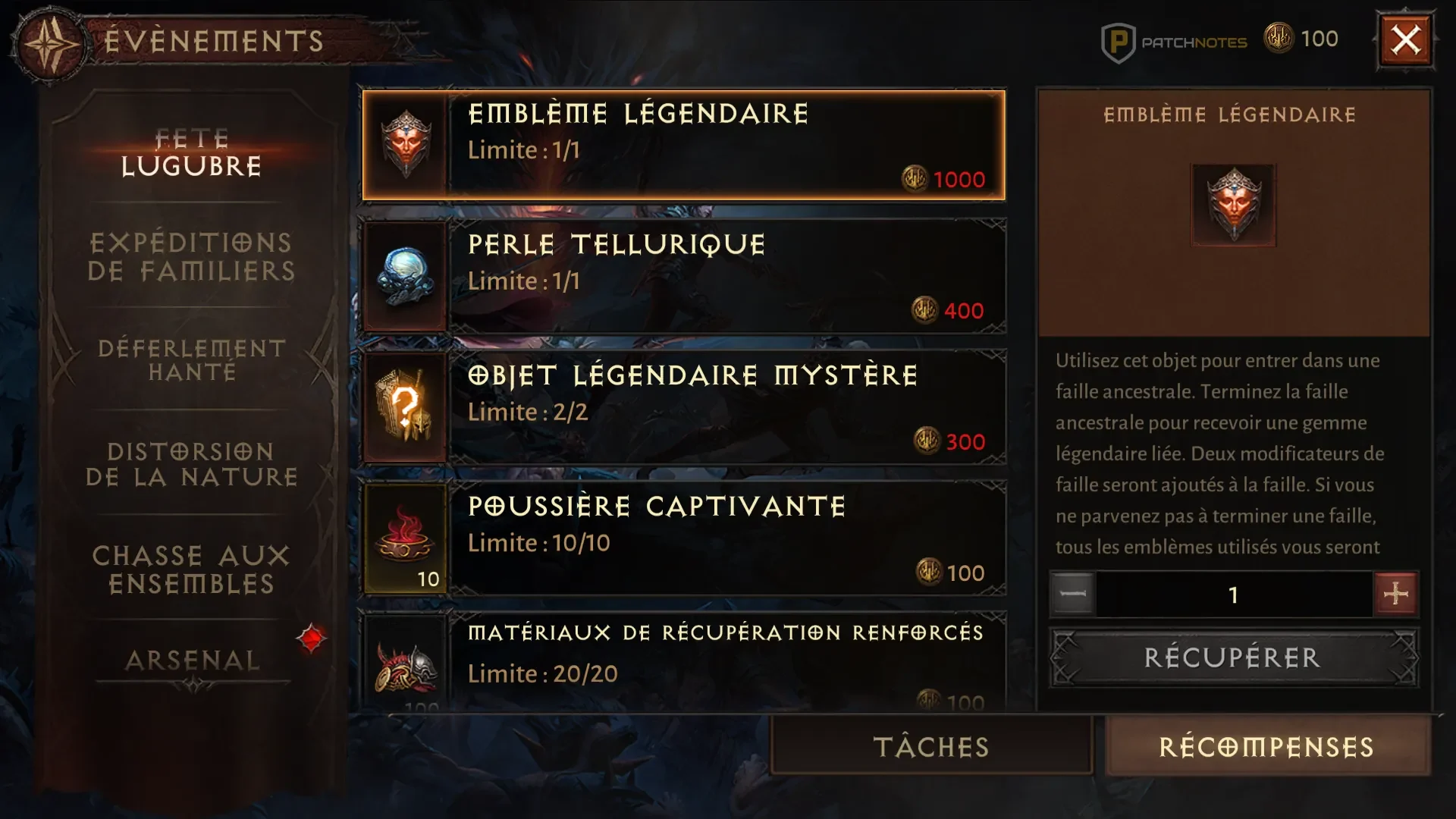Decrease quantity with the minus button
Viewport: 1456px width, 819px height.
point(1072,595)
